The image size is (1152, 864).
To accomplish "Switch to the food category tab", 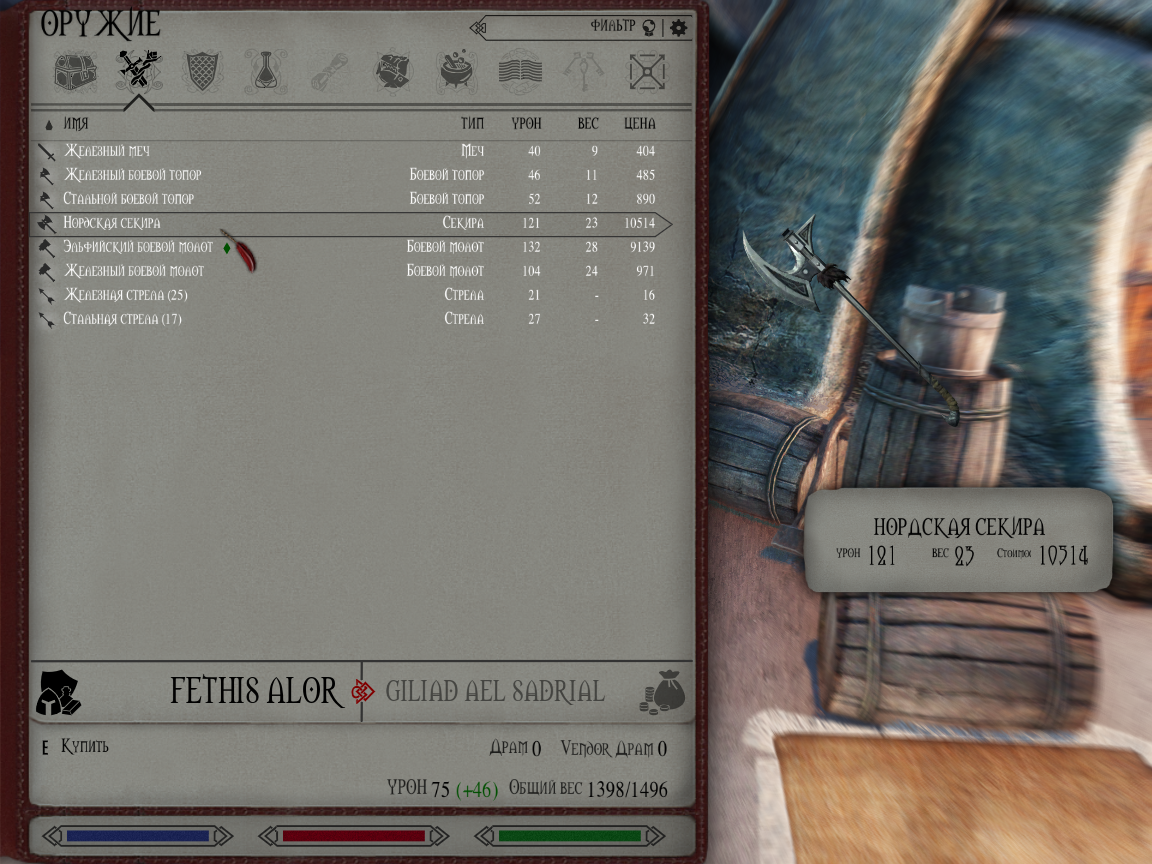I will click(392, 71).
